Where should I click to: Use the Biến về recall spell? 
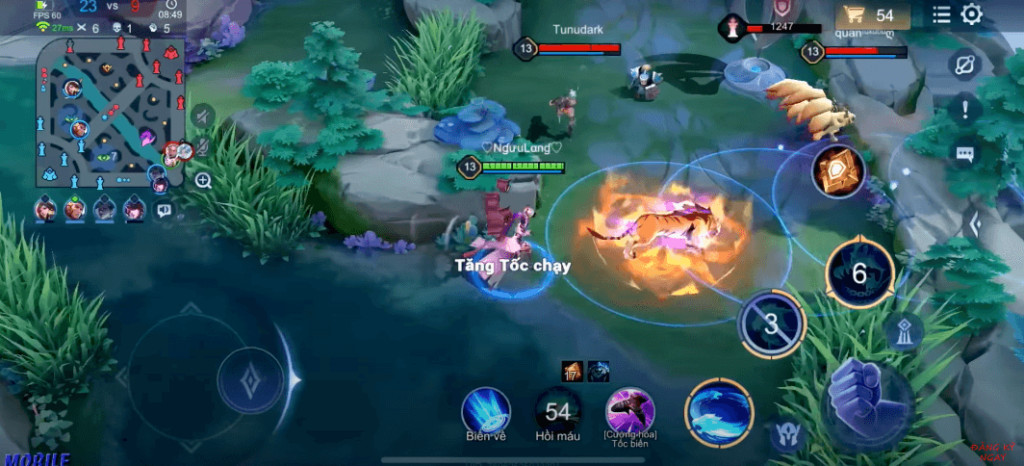point(486,410)
